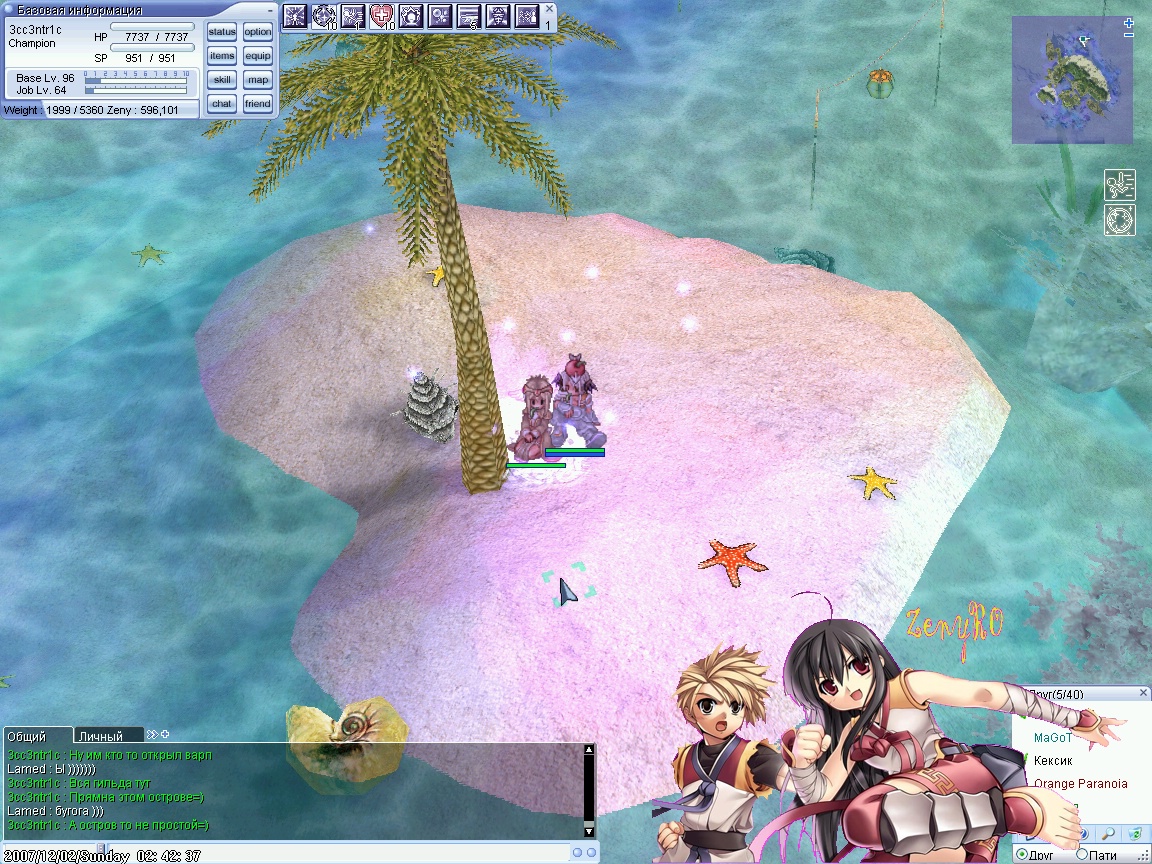The image size is (1152, 864).
Task: Show the world map via map button
Action: pyautogui.click(x=257, y=80)
